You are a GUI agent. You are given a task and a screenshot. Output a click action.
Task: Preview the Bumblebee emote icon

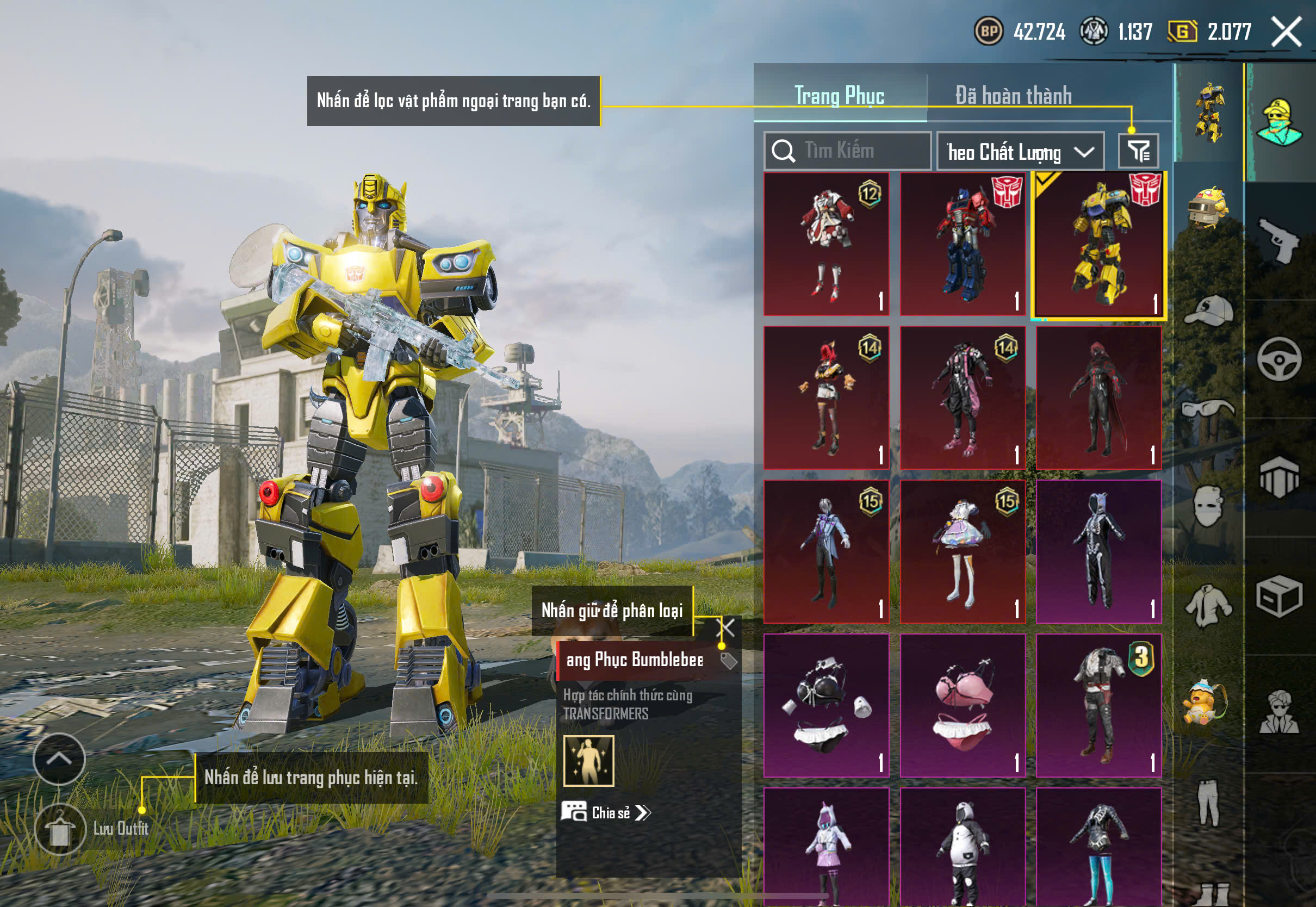pos(589,760)
